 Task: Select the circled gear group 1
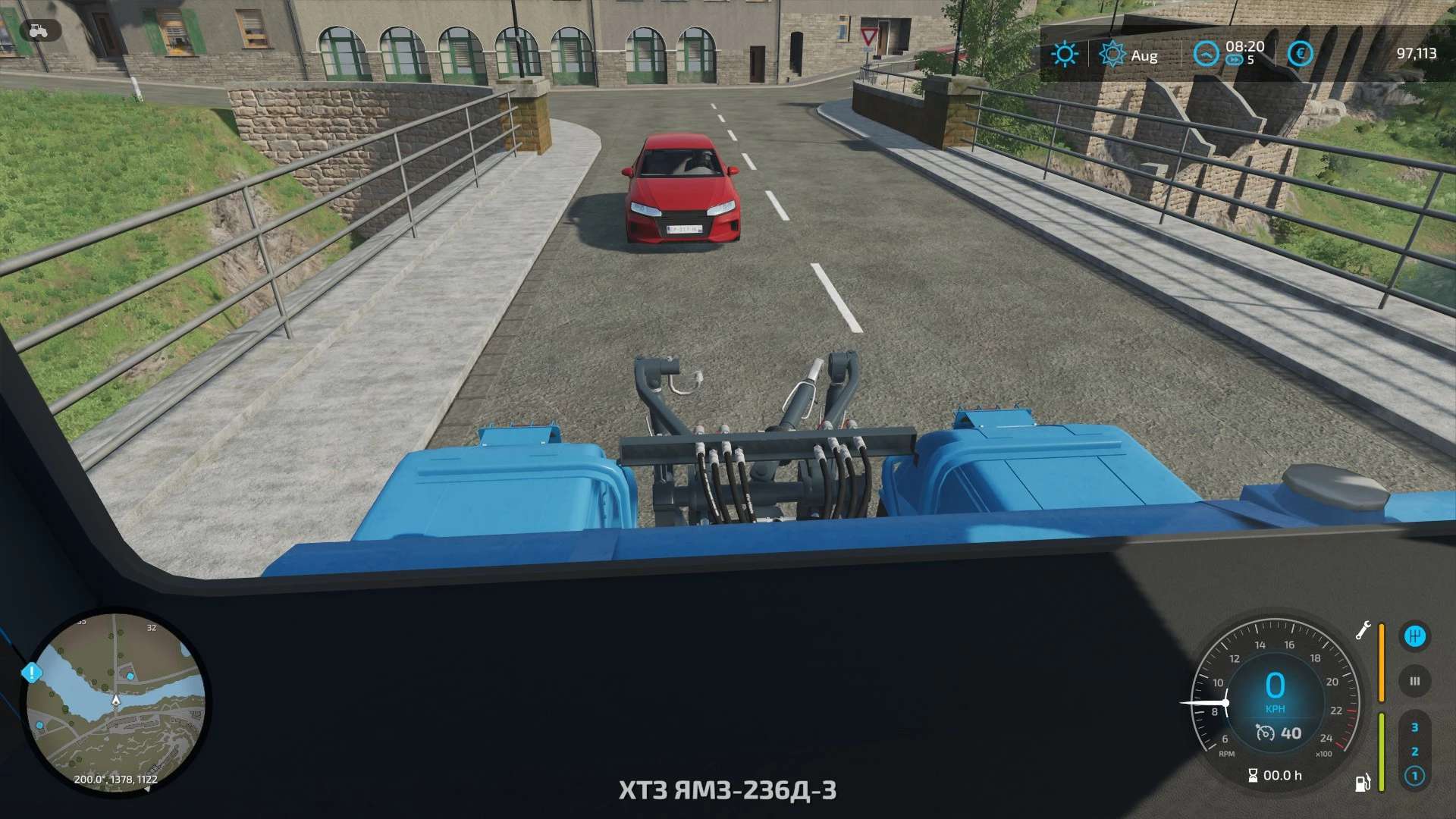pos(1414,776)
